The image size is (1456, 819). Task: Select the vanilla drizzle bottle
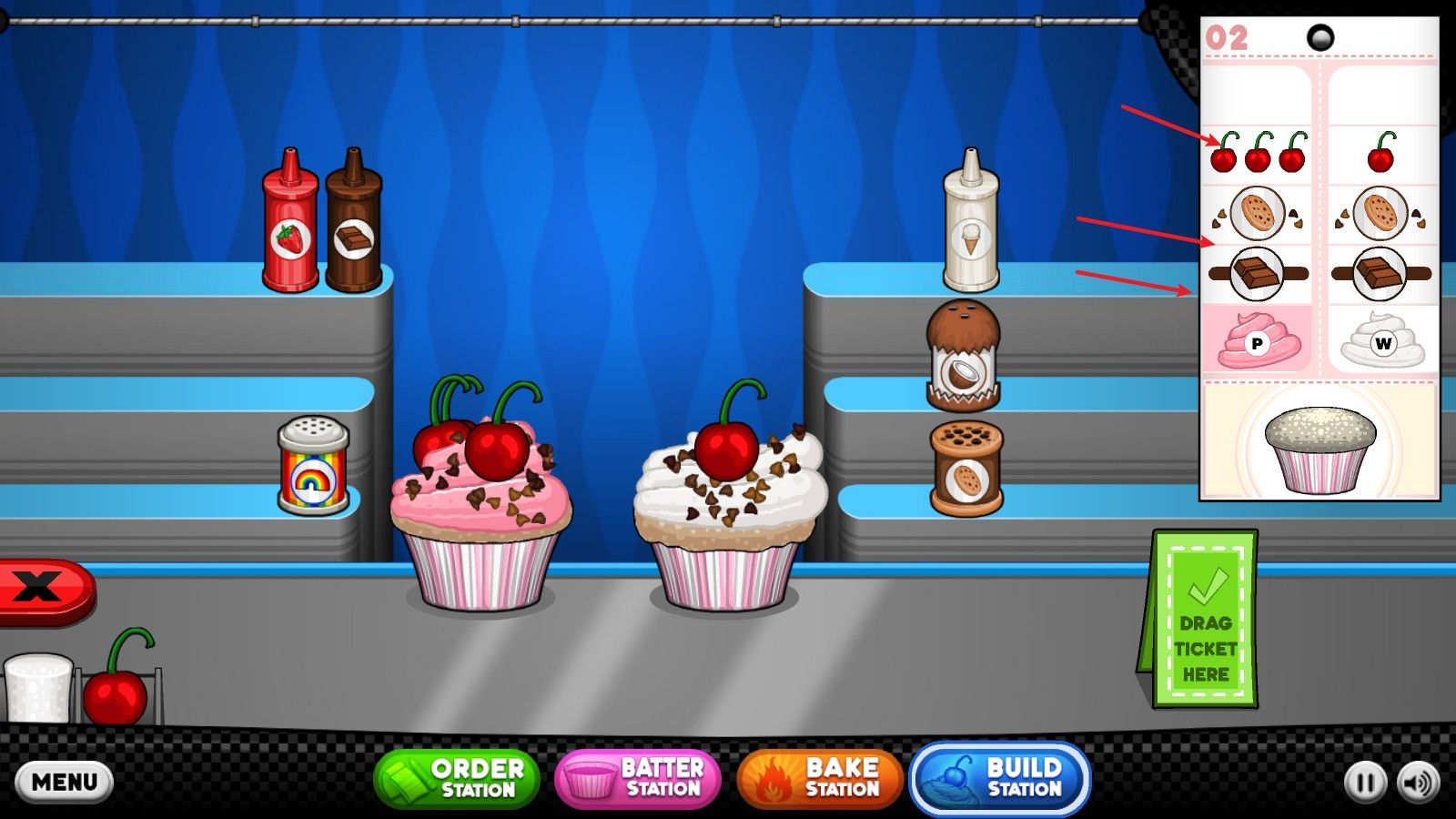pos(971,226)
